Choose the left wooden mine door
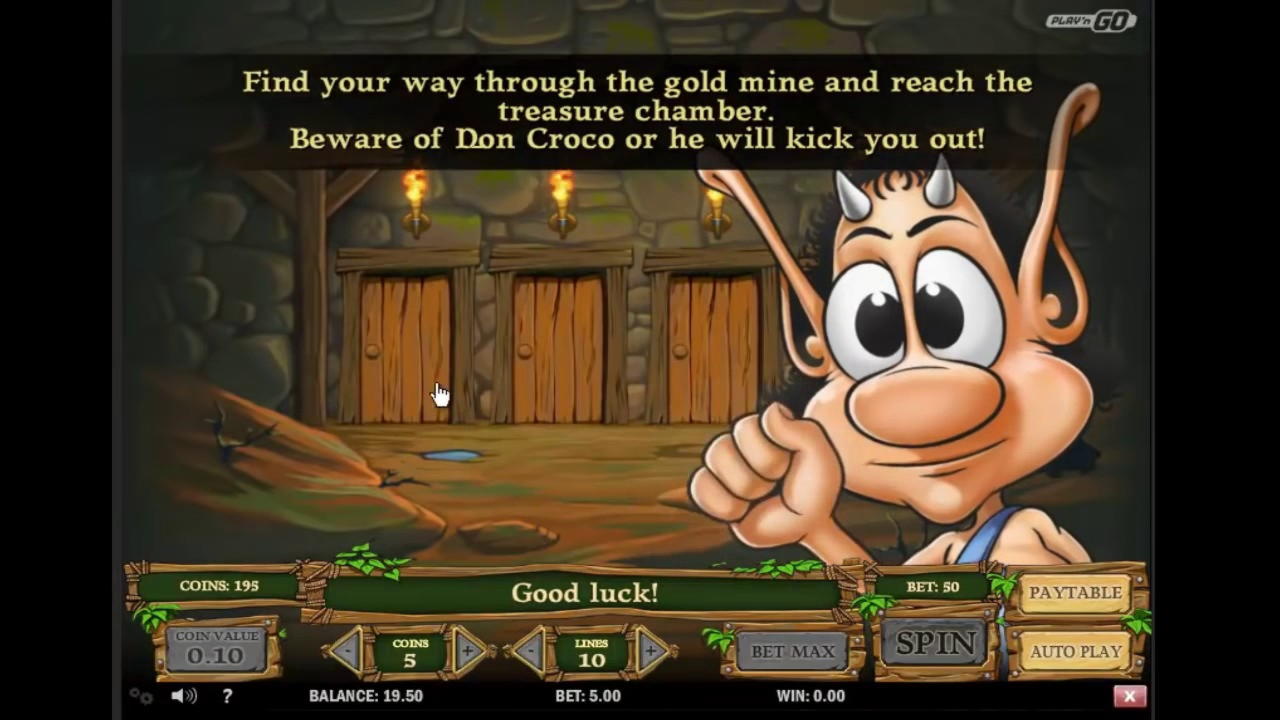This screenshot has width=1280, height=720. 405,349
